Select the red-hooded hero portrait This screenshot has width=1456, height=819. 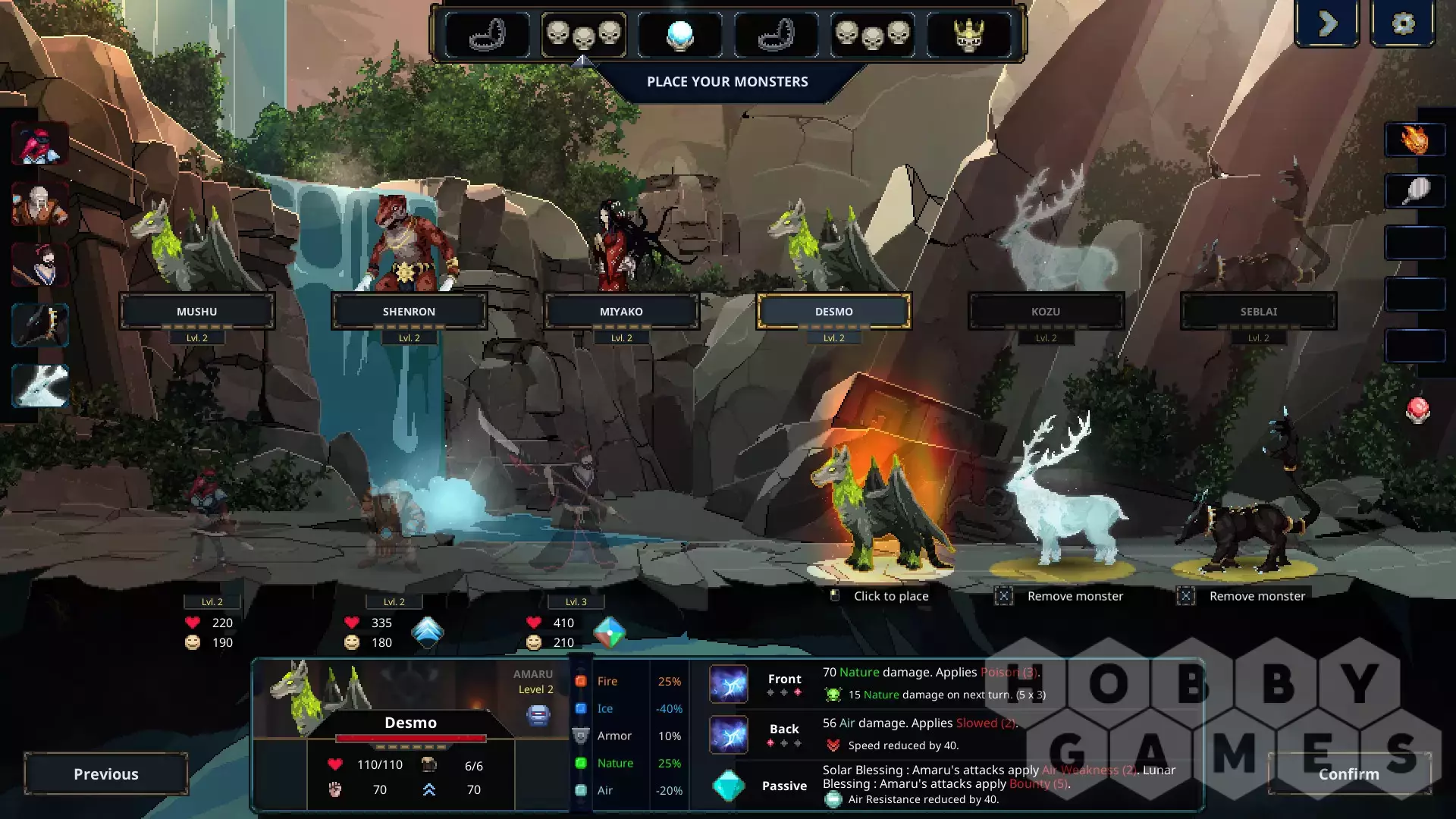point(39,143)
